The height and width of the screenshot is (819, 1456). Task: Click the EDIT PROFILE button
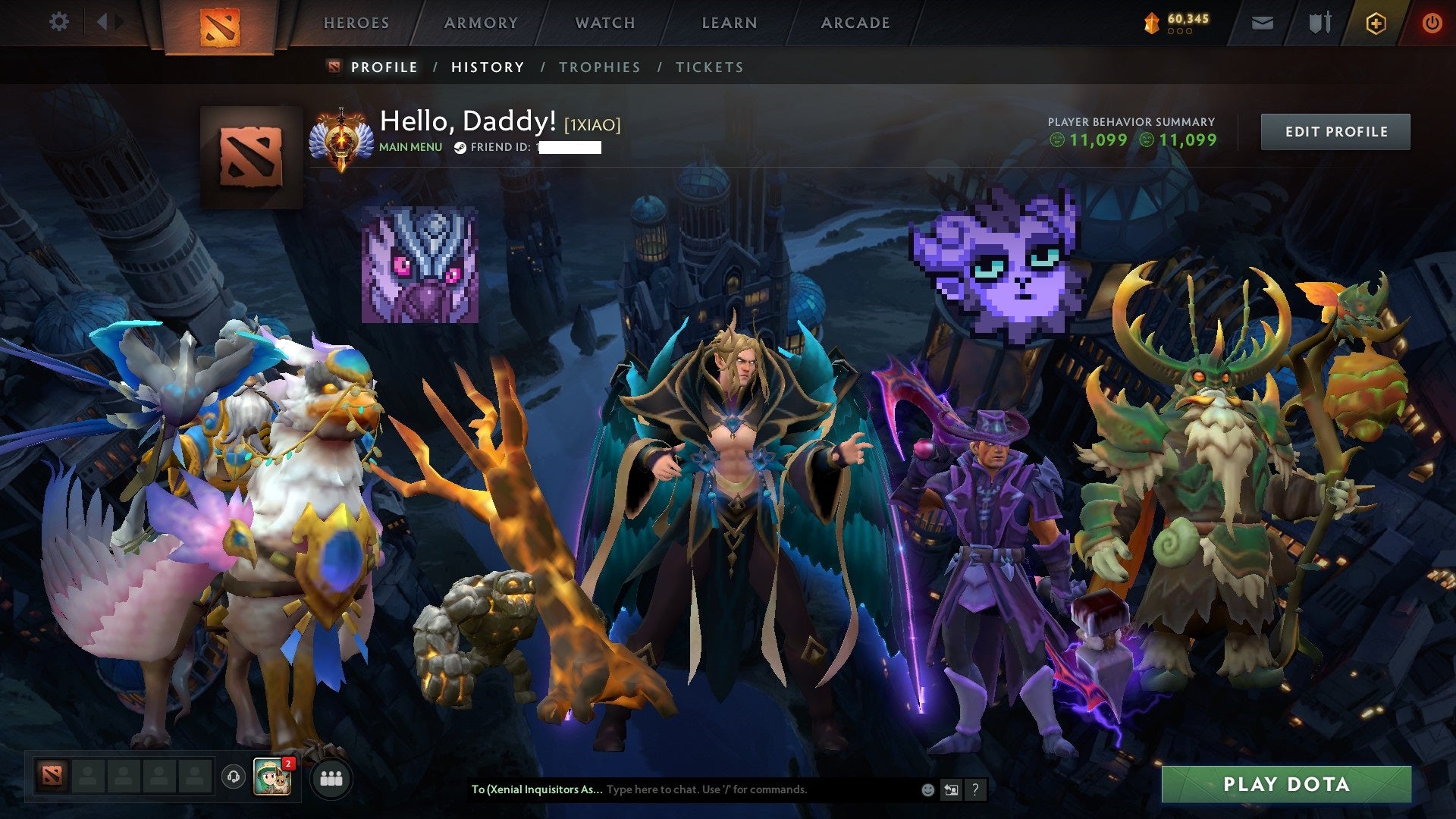pyautogui.click(x=1335, y=130)
